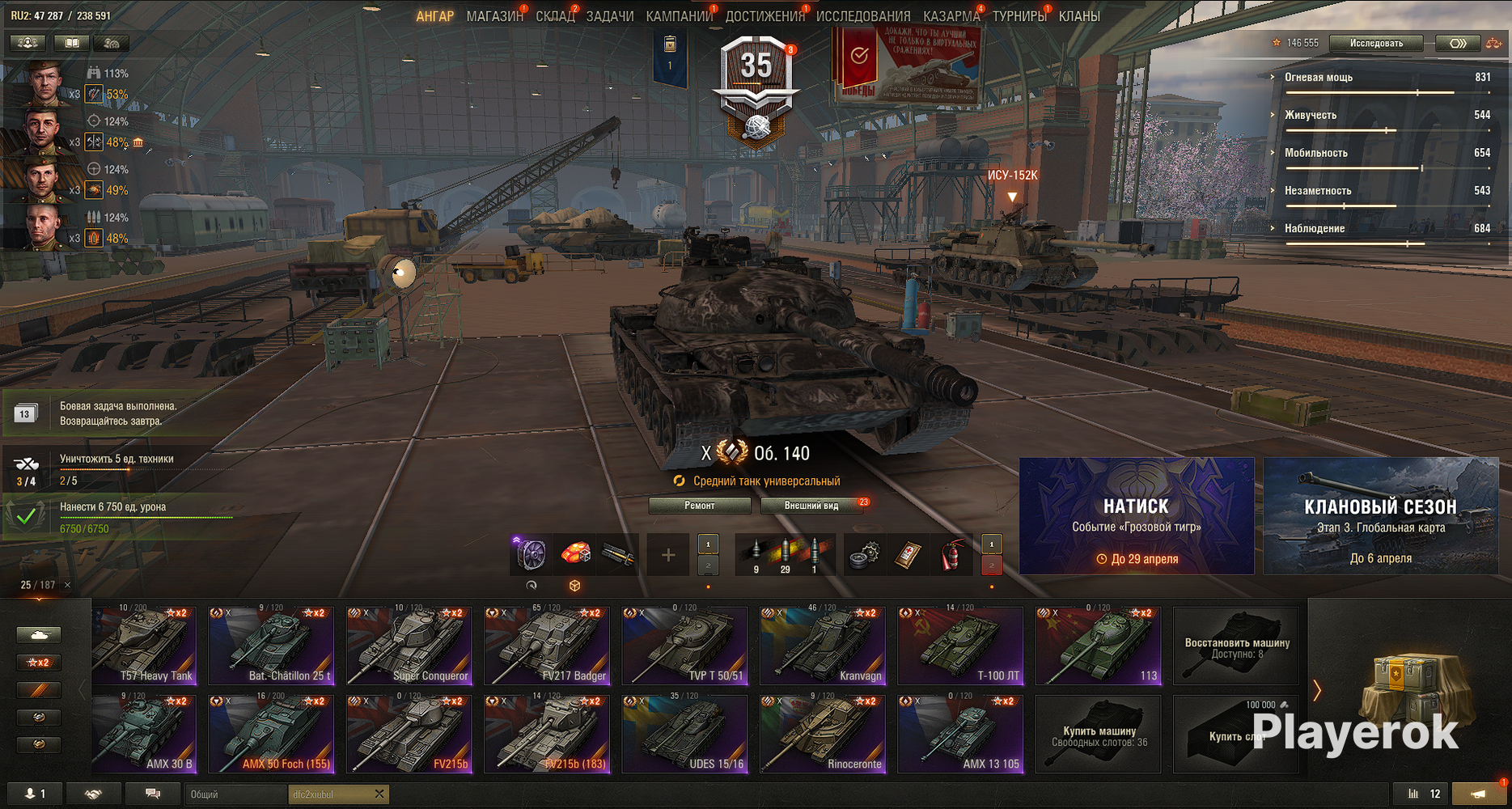Select the fire extinguisher consumable slot
The image size is (1512, 809).
coord(951,555)
